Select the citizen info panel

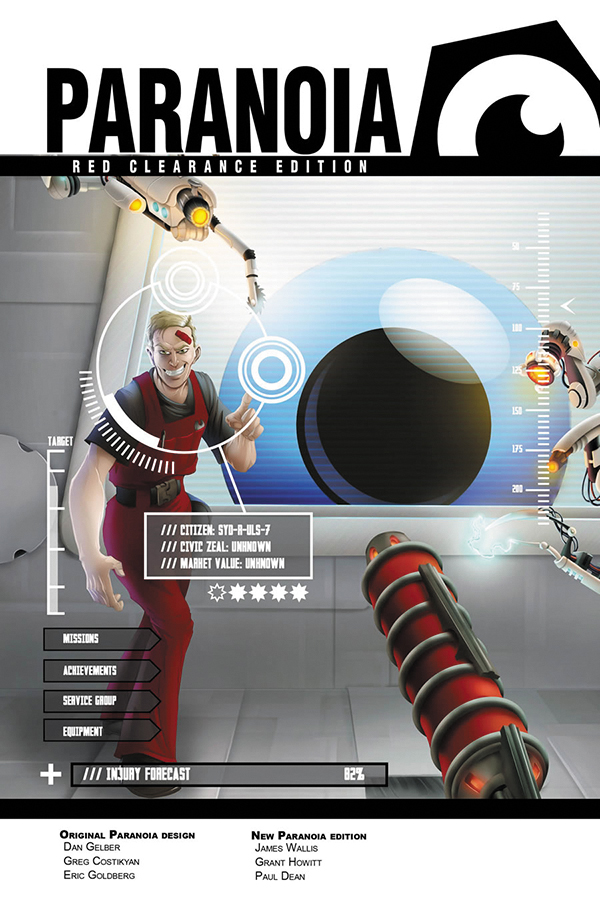pos(228,546)
